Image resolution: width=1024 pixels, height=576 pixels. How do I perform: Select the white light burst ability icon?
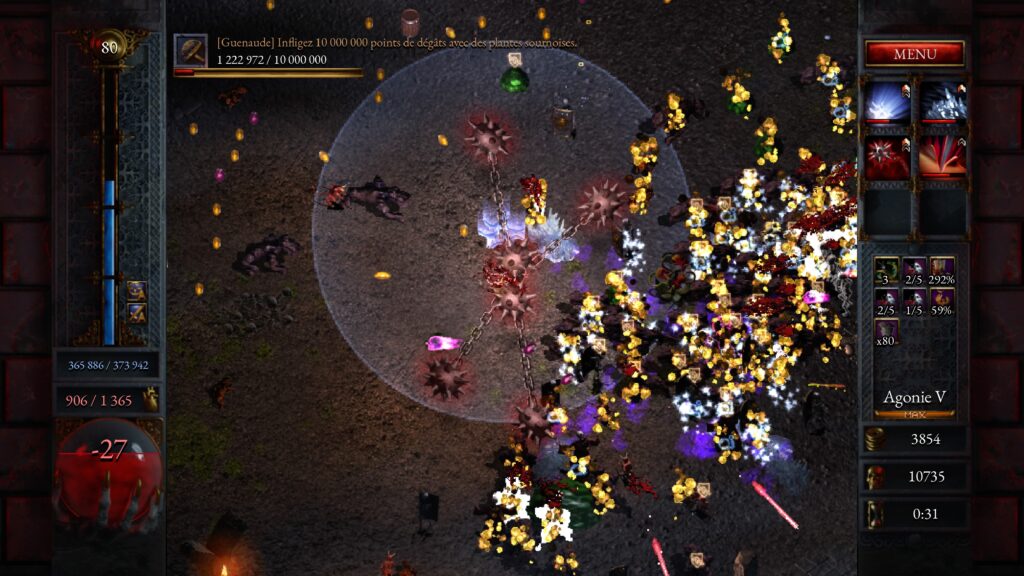pyautogui.click(x=887, y=102)
